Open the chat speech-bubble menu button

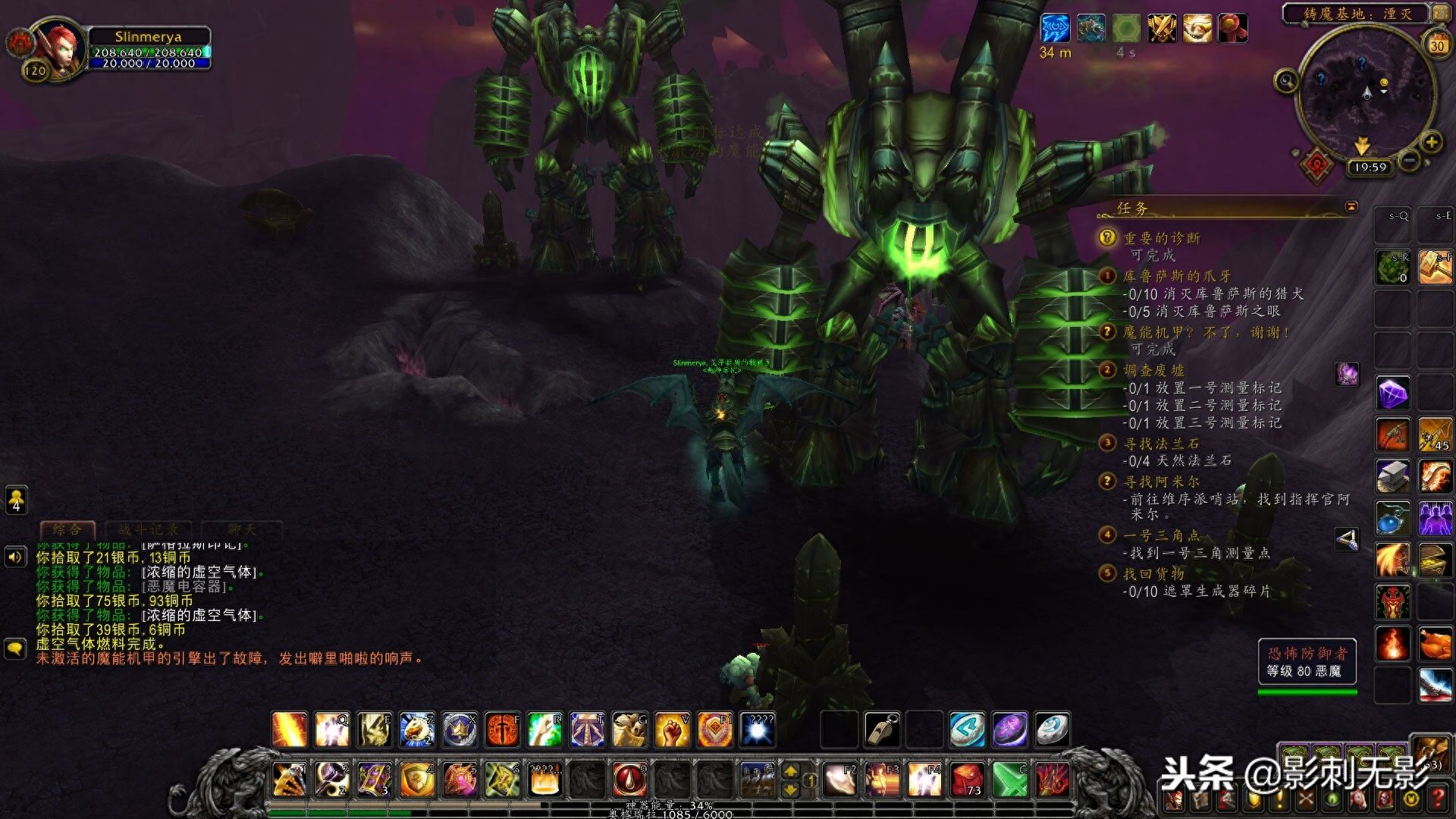click(15, 649)
